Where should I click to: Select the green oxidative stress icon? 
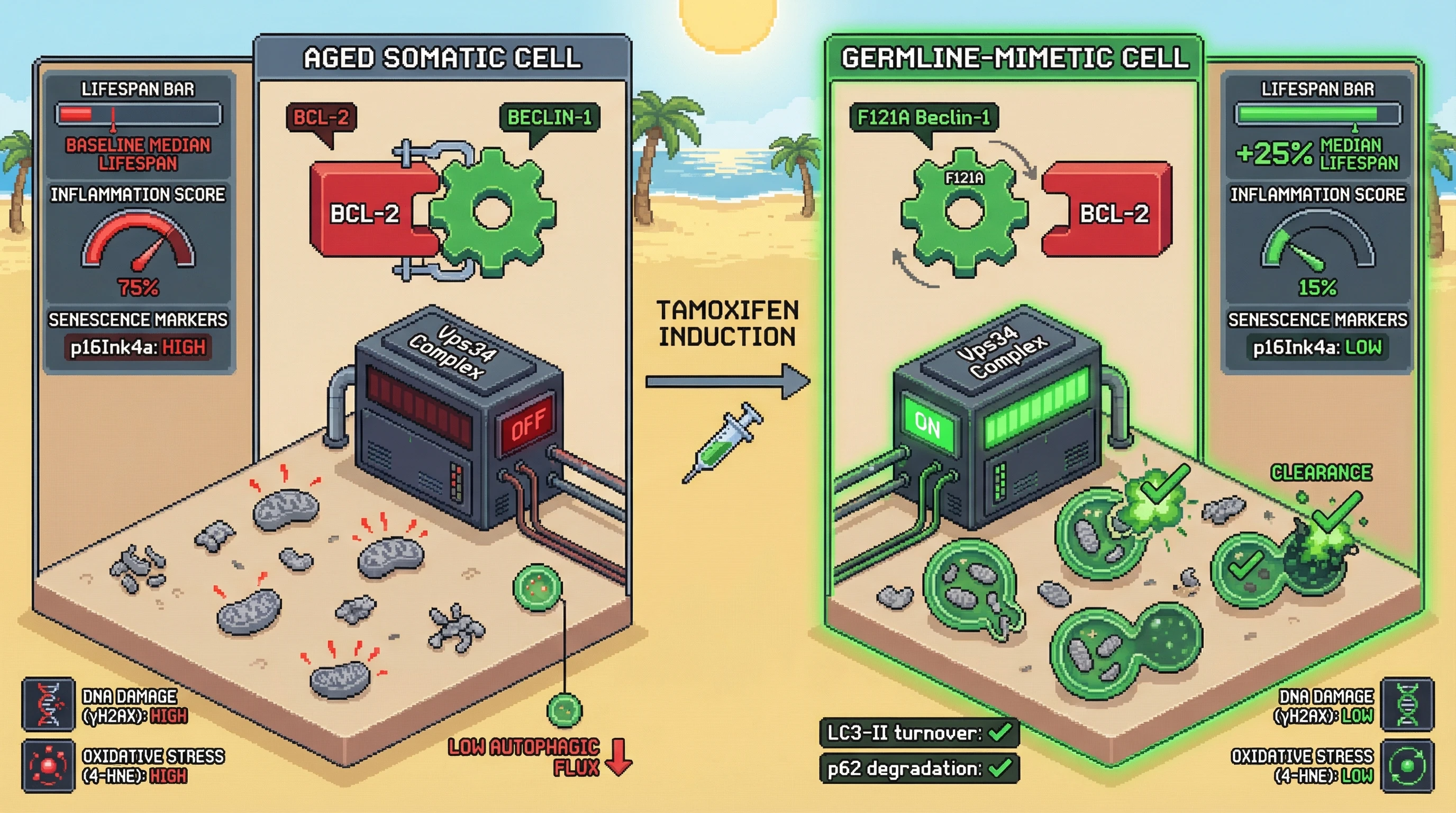pos(1407,765)
